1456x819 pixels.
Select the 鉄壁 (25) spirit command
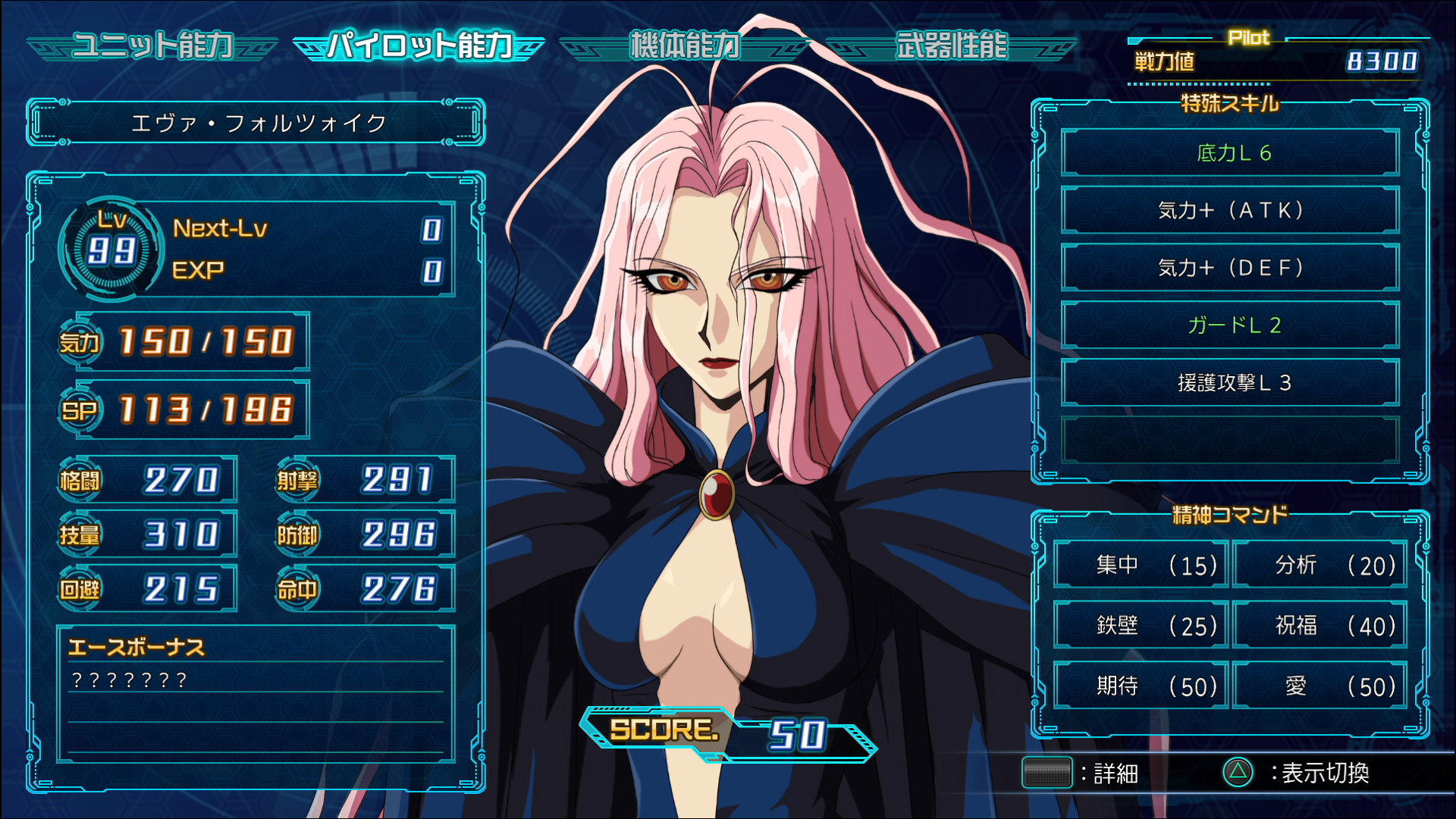pos(1141,626)
